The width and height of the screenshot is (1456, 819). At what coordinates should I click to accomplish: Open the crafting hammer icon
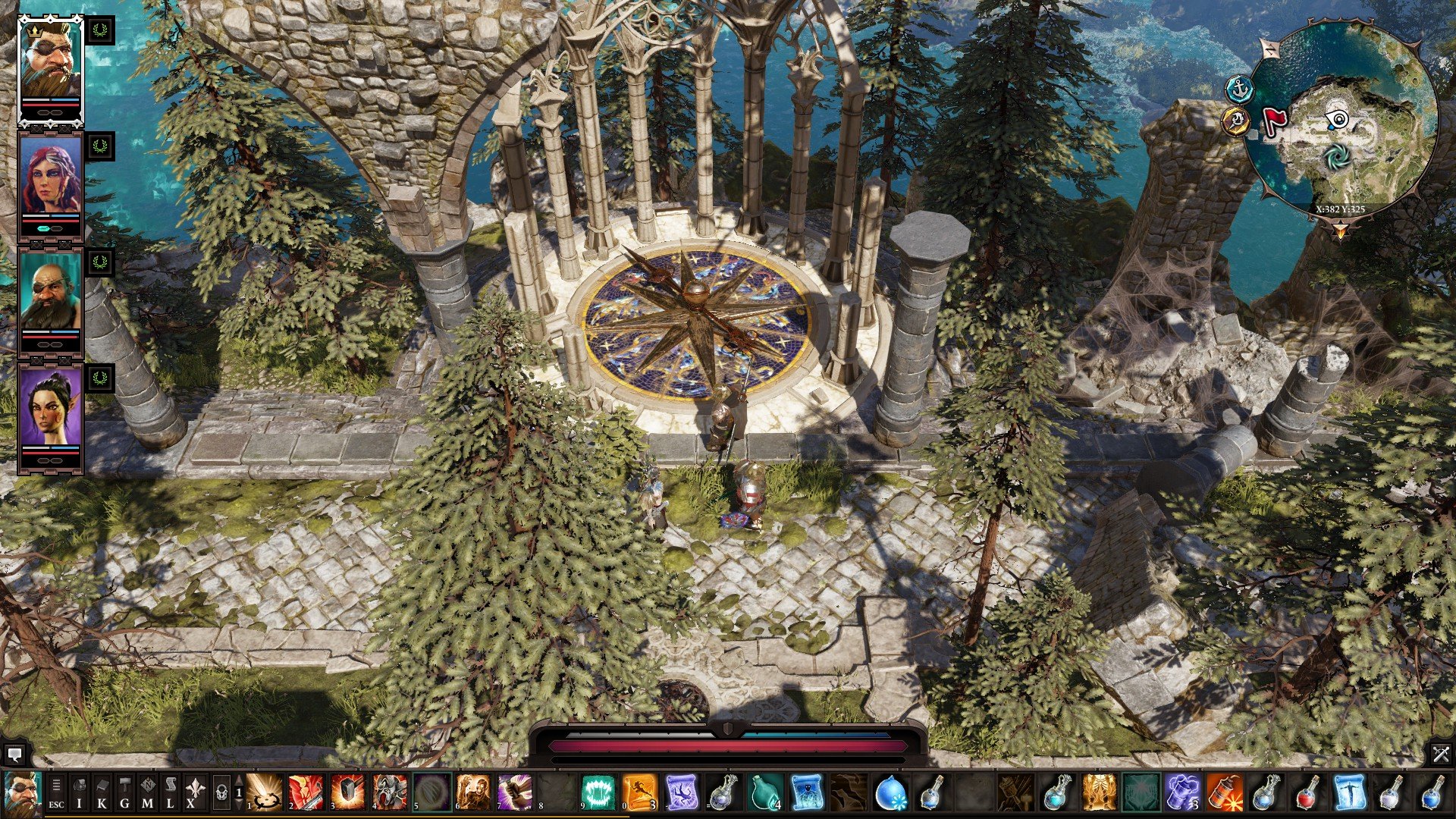click(124, 792)
